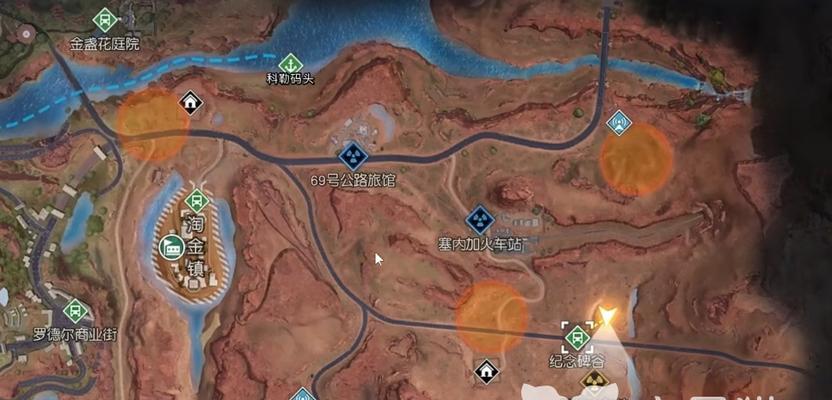Select the 罗德尔商业街 bus marker
Screen dimensions: 832x400
pyautogui.click(x=76, y=310)
